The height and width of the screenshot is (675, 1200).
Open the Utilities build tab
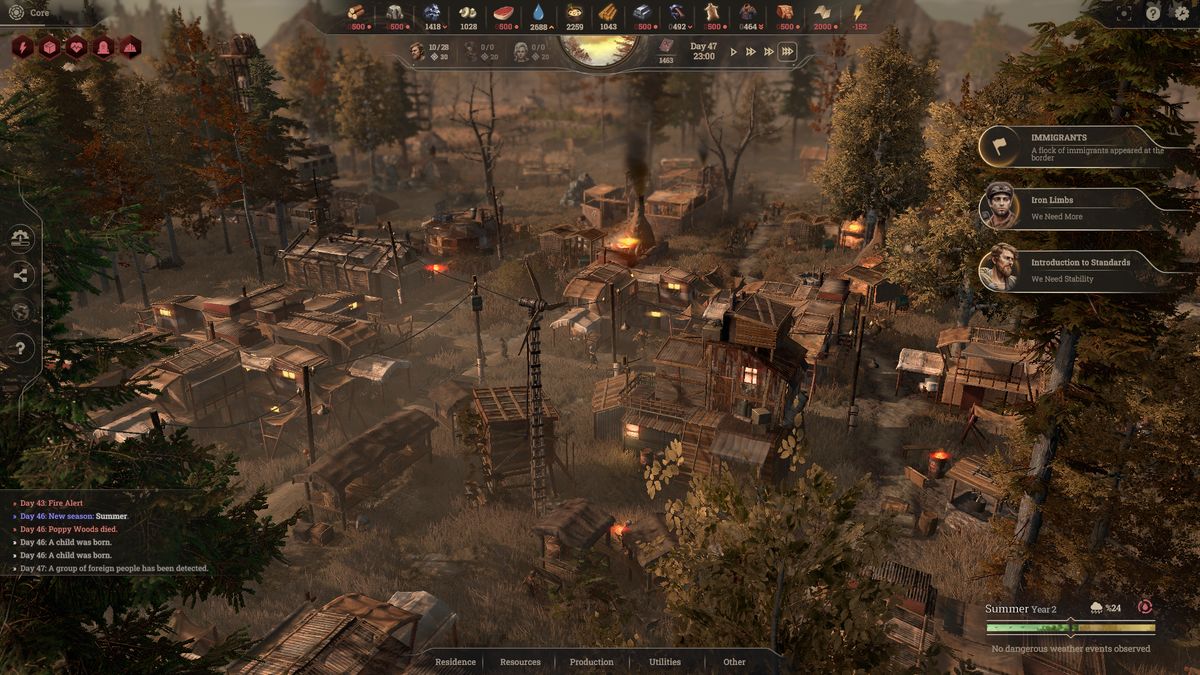coord(665,662)
